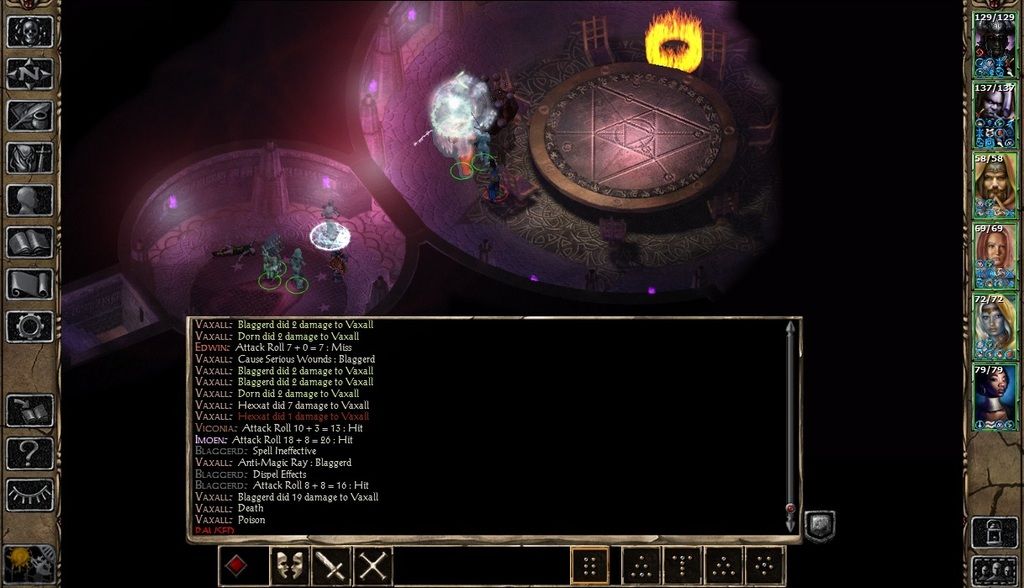This screenshot has width=1024, height=588.
Task: Open the journal quill button
Action: point(30,116)
